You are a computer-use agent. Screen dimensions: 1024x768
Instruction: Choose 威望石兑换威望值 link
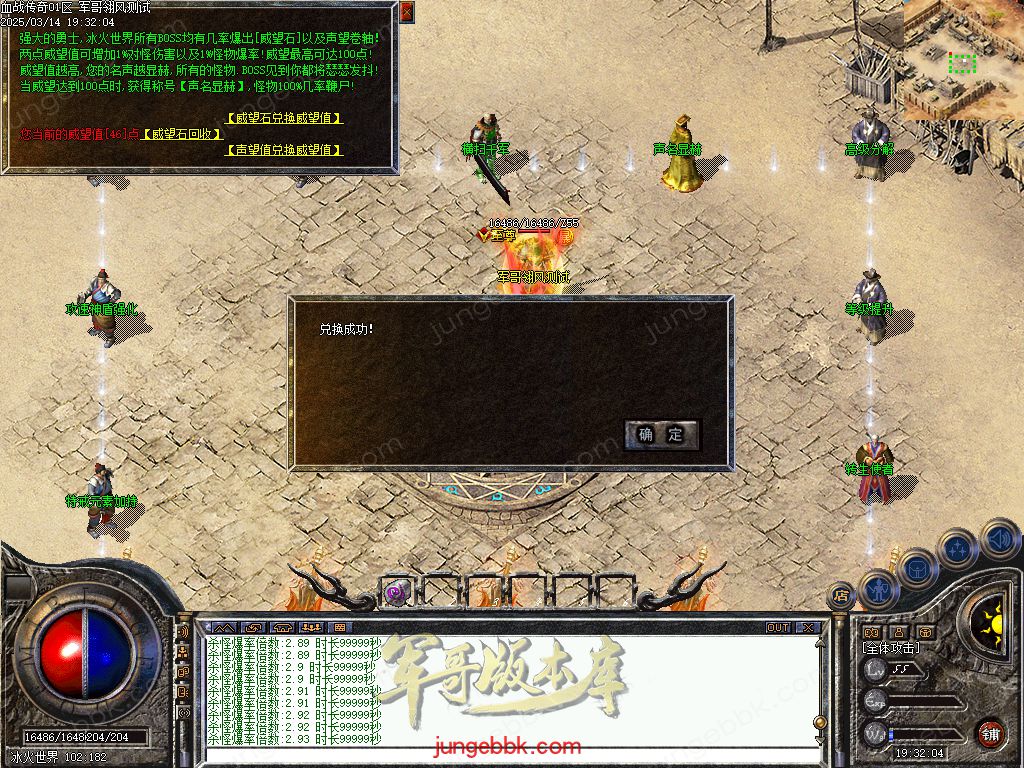[x=285, y=117]
